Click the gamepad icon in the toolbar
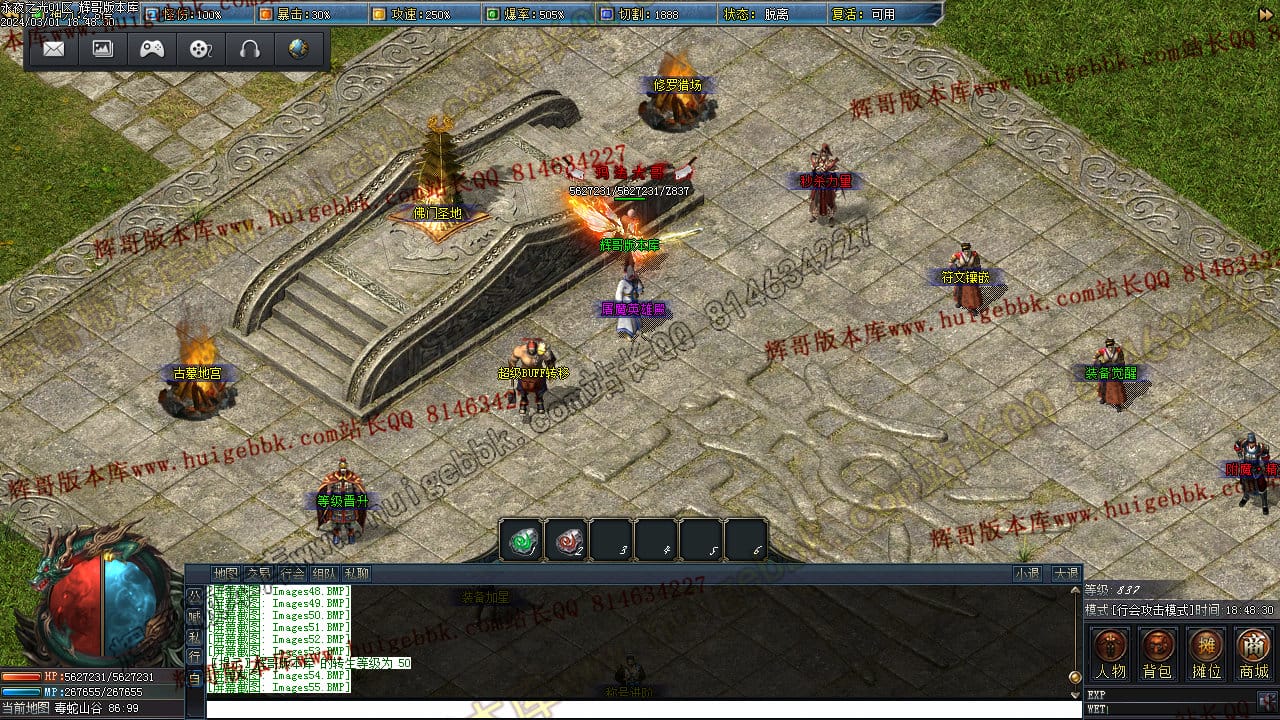This screenshot has height=720, width=1280. pos(152,49)
